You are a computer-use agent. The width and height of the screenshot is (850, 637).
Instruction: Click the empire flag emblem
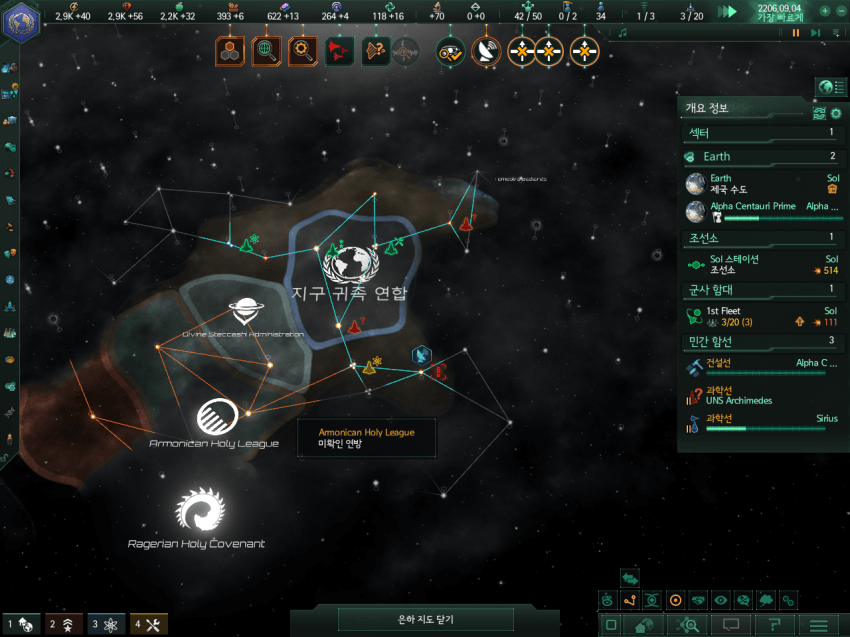[x=20, y=22]
